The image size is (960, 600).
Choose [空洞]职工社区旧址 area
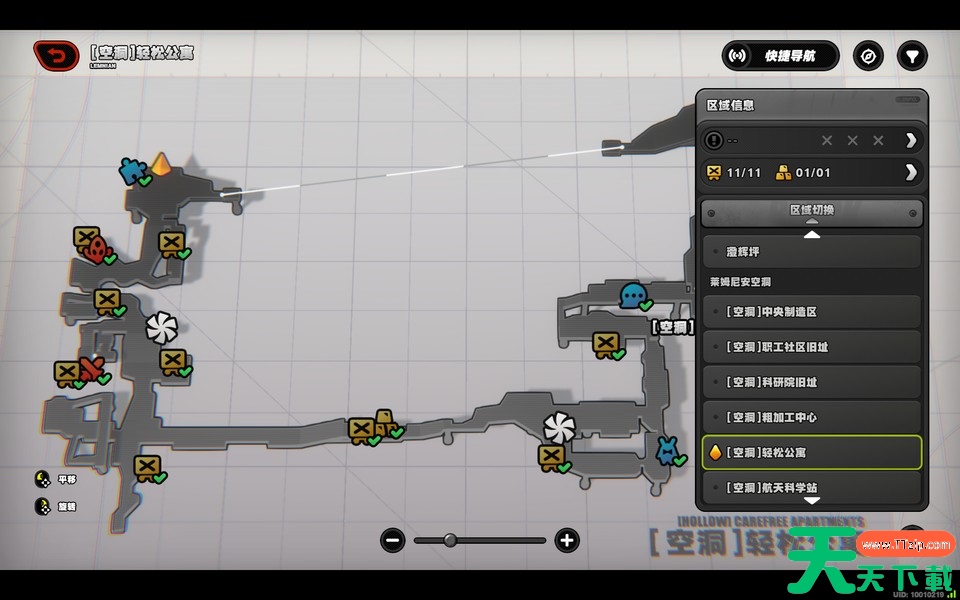click(x=811, y=347)
